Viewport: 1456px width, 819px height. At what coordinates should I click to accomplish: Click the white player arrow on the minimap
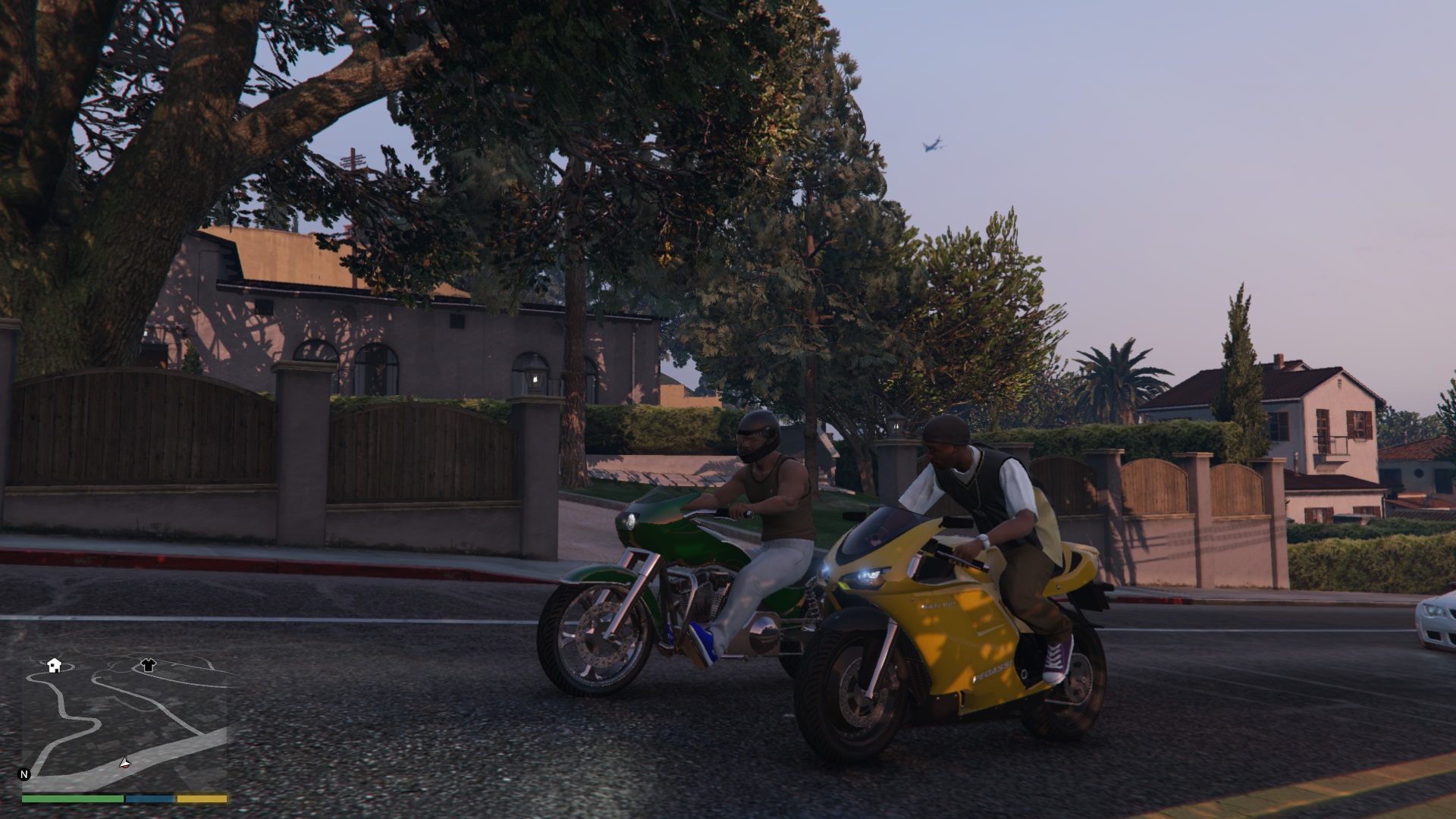[x=125, y=763]
